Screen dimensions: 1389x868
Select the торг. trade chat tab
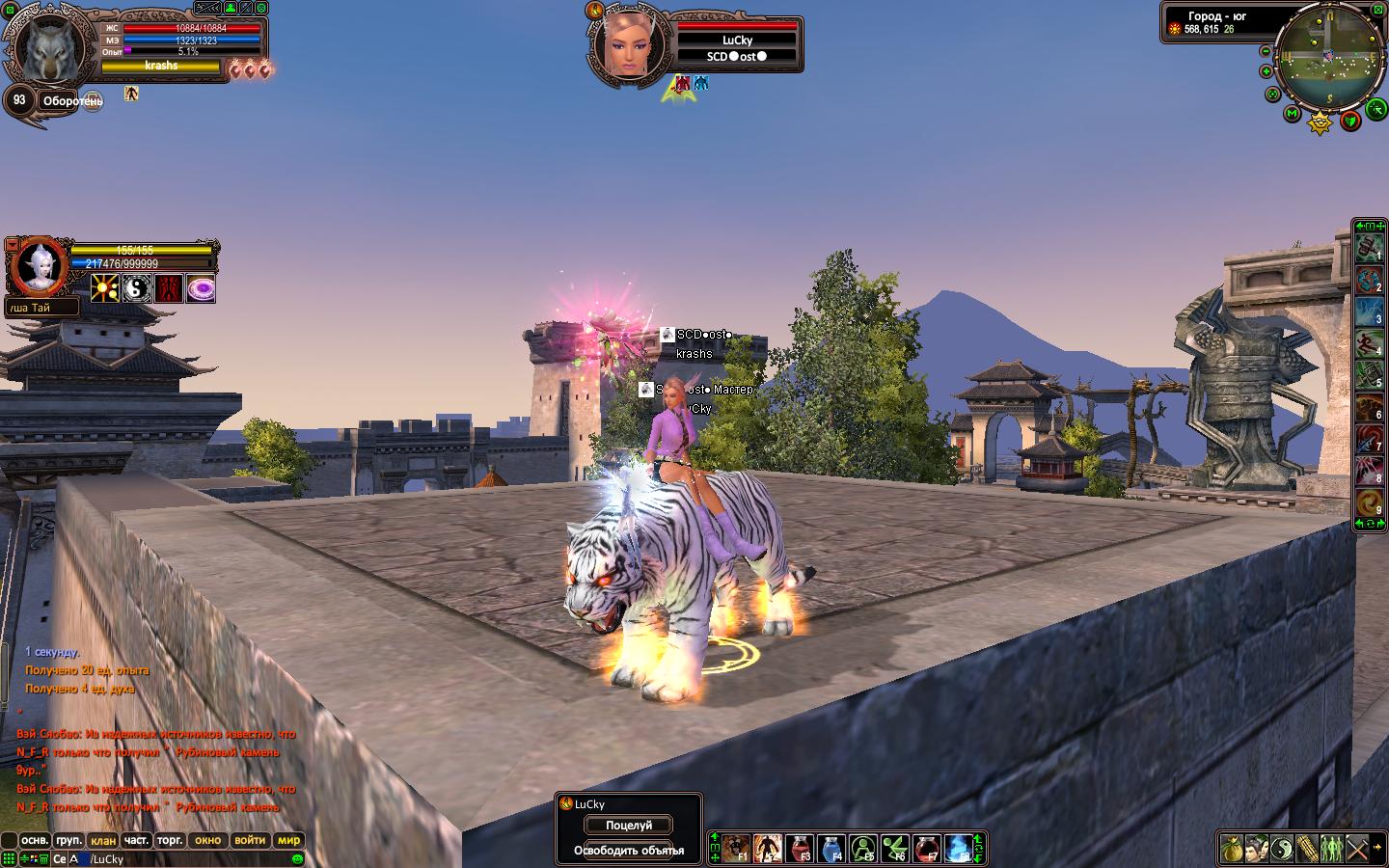coord(170,840)
